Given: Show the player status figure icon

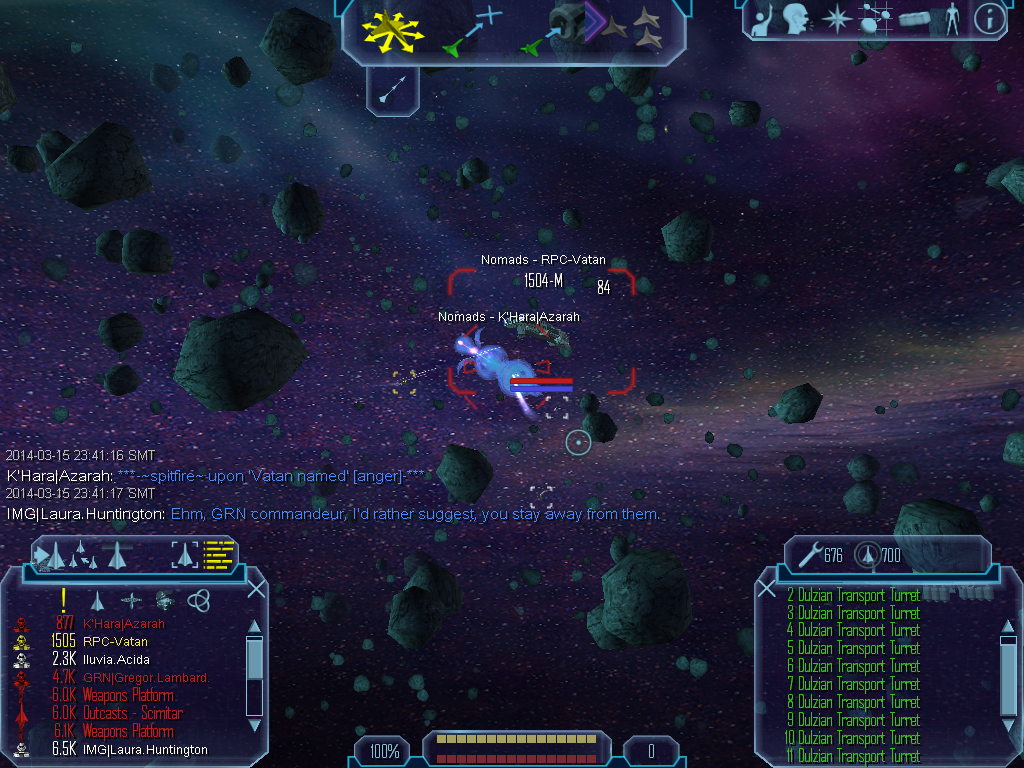Looking at the screenshot, I should tap(952, 19).
